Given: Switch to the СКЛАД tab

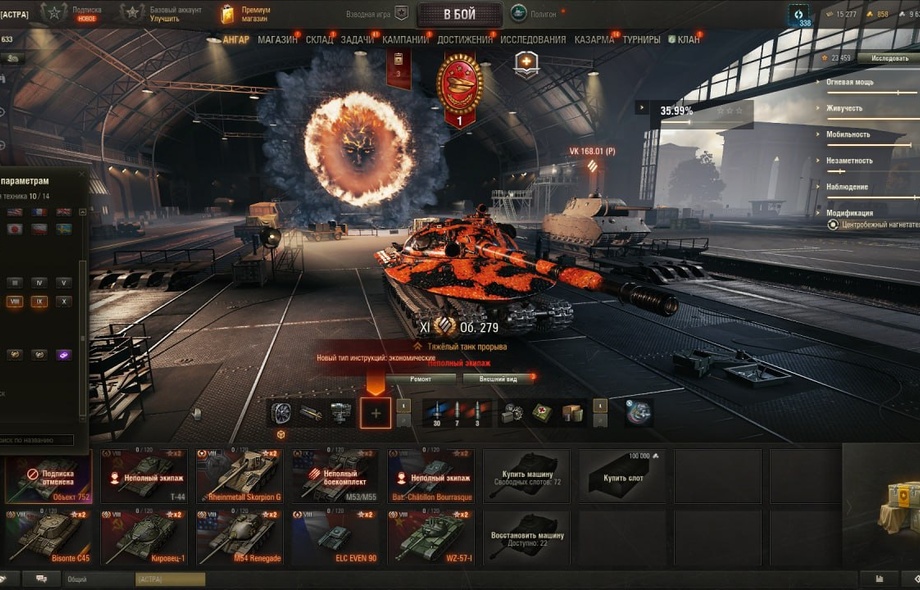Looking at the screenshot, I should 319,40.
